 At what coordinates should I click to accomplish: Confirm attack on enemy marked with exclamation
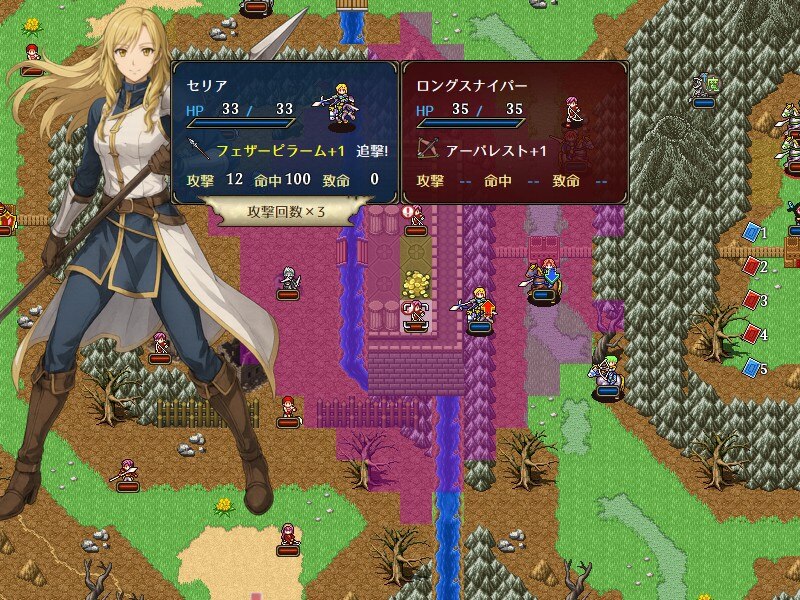416,219
